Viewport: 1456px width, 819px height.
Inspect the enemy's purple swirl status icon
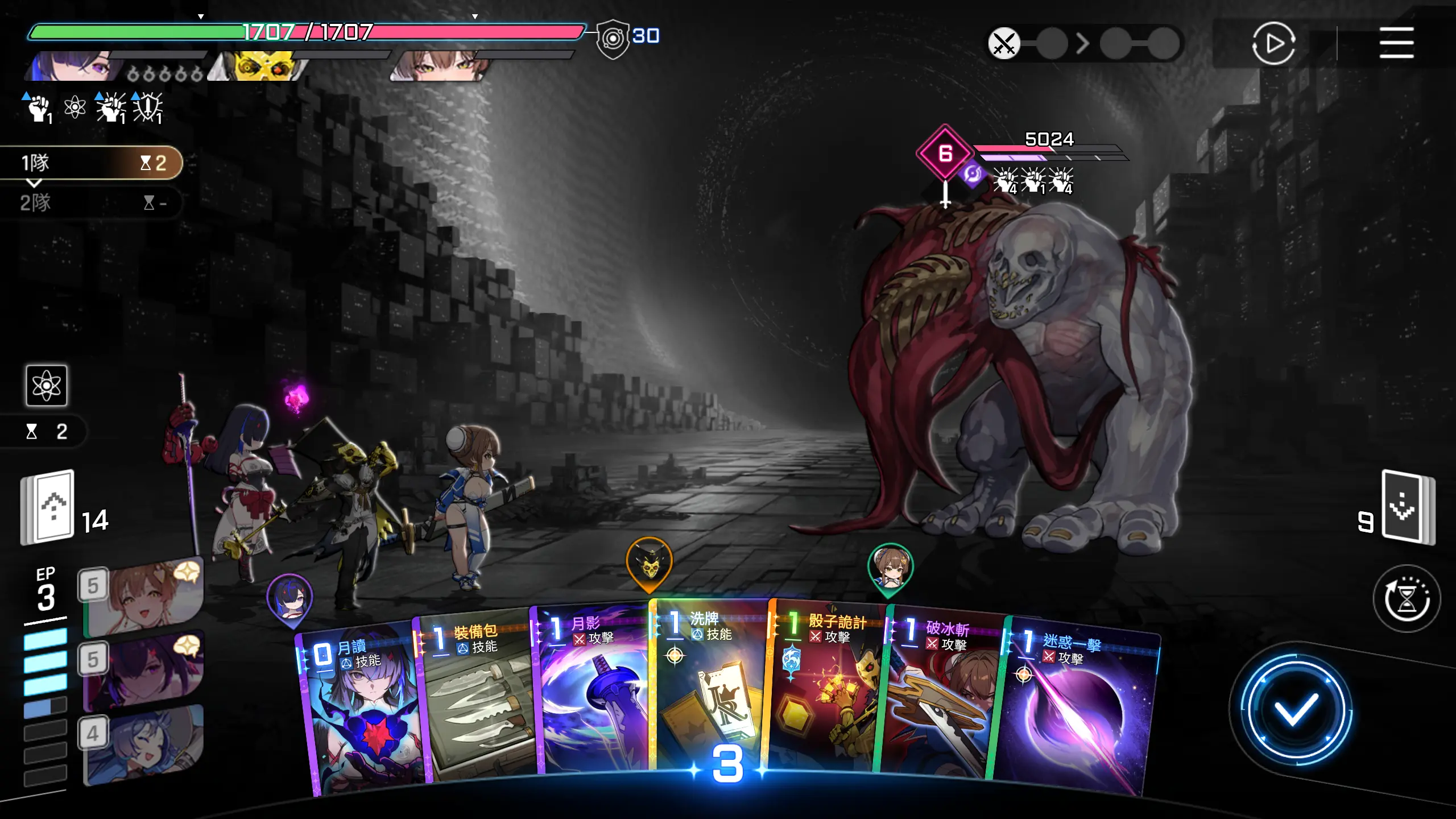973,173
